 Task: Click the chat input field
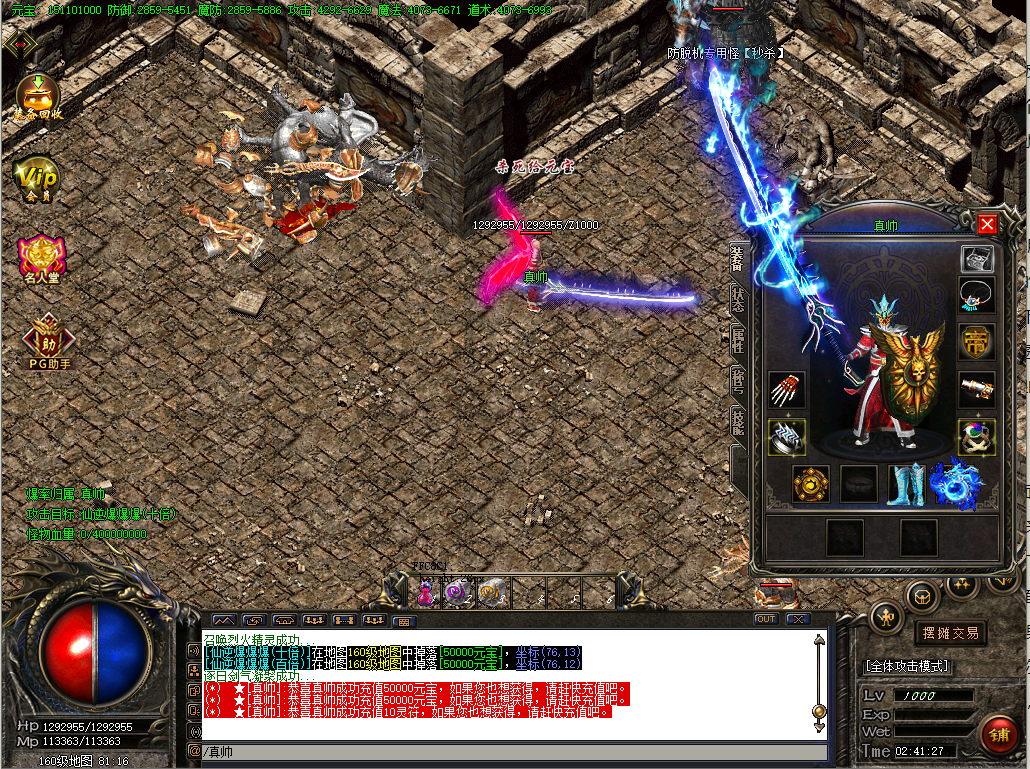click(500, 752)
